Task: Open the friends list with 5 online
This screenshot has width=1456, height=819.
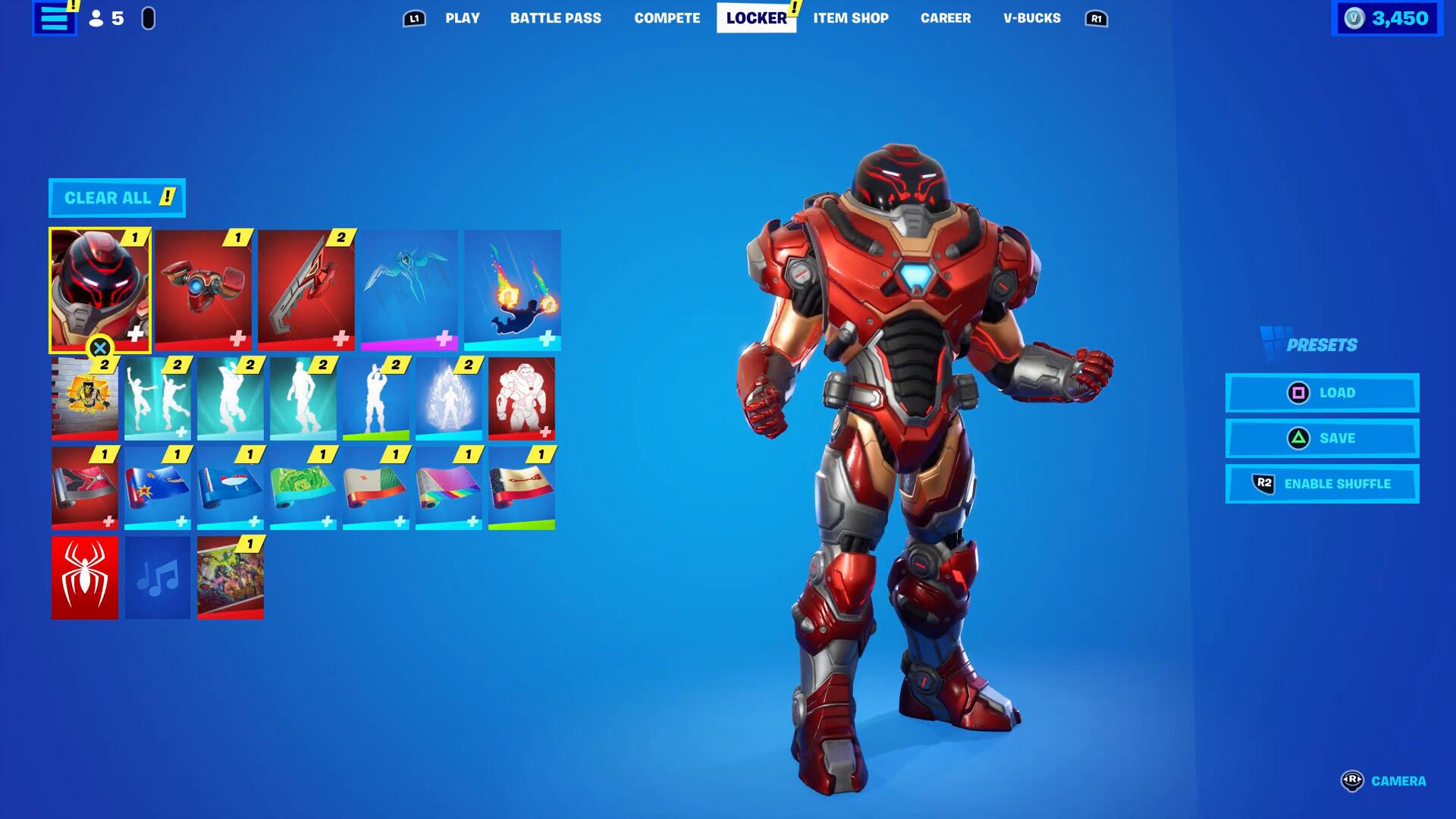Action: pyautogui.click(x=107, y=18)
